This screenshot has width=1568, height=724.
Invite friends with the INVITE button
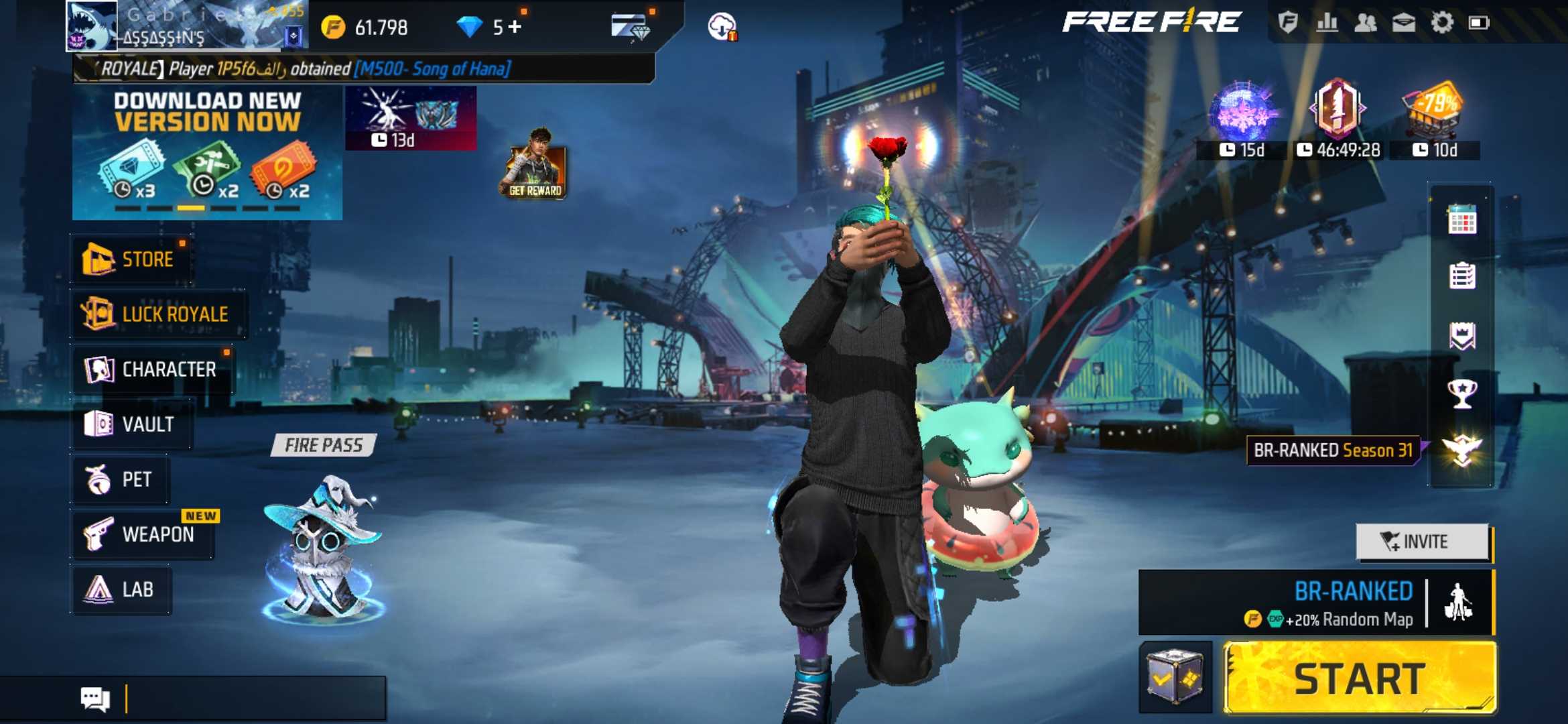[x=1422, y=542]
